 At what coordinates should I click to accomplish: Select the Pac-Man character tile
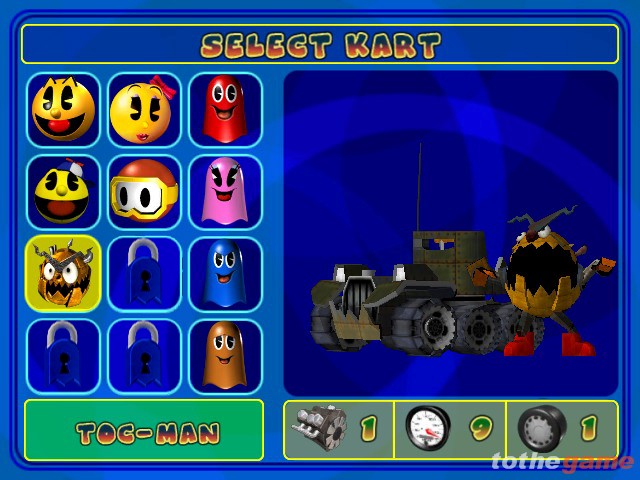point(63,109)
